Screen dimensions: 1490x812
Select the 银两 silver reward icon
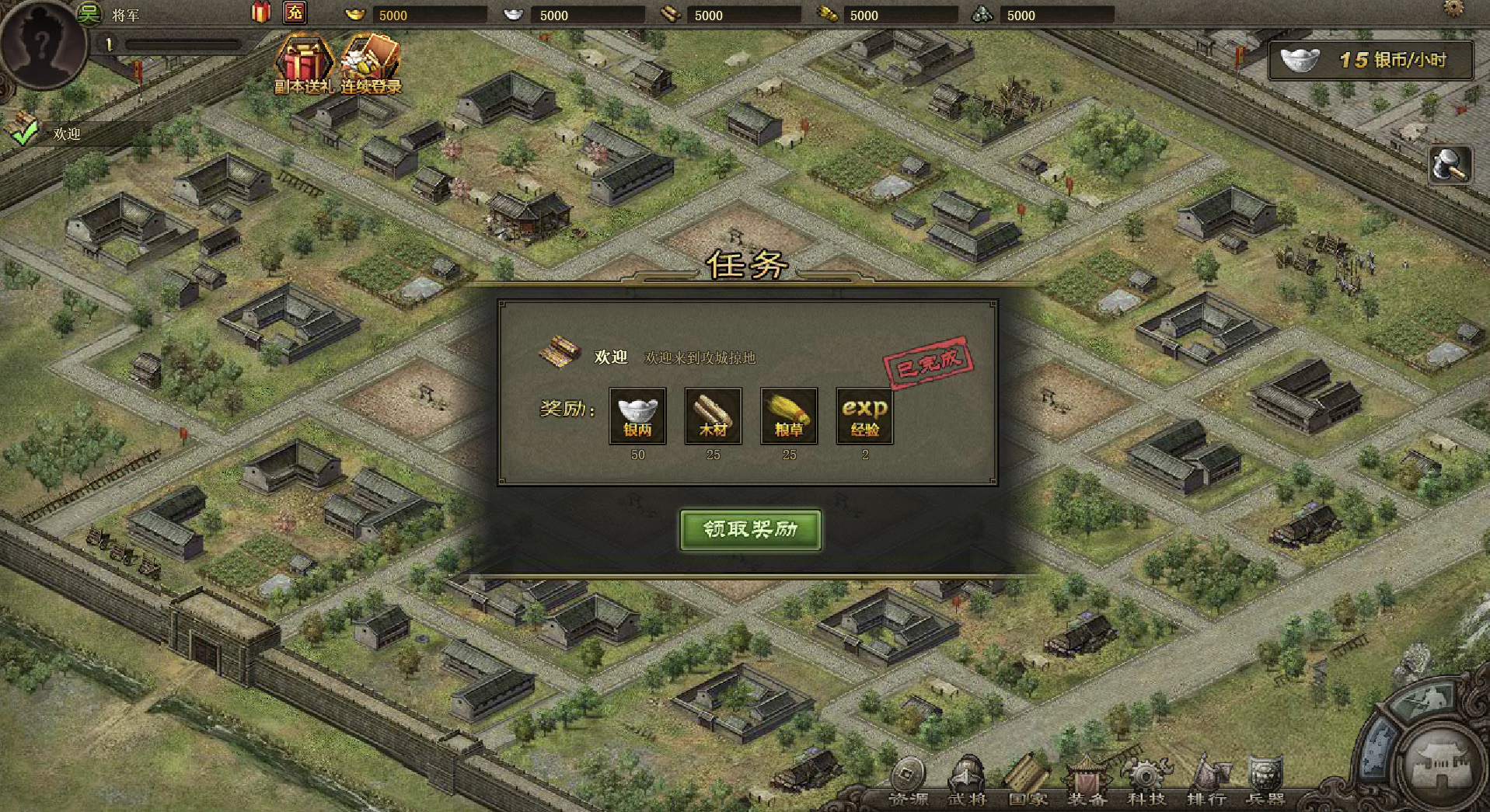click(x=637, y=416)
